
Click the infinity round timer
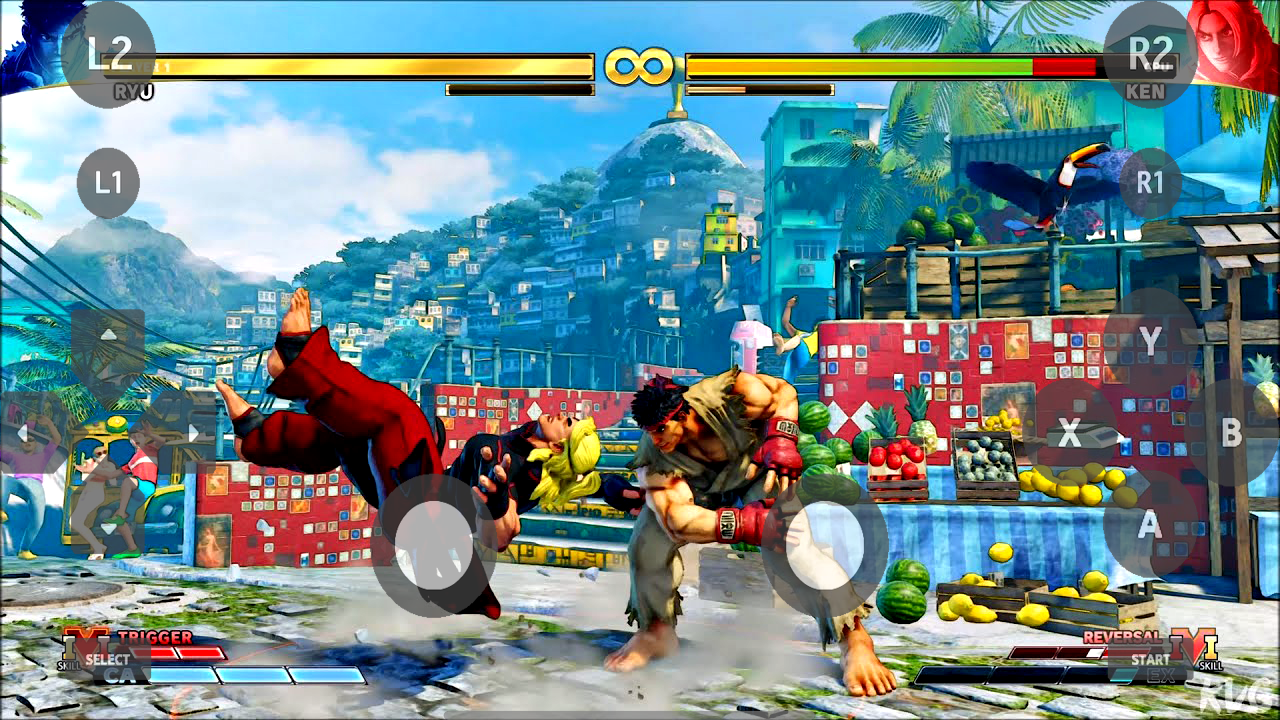(x=640, y=63)
